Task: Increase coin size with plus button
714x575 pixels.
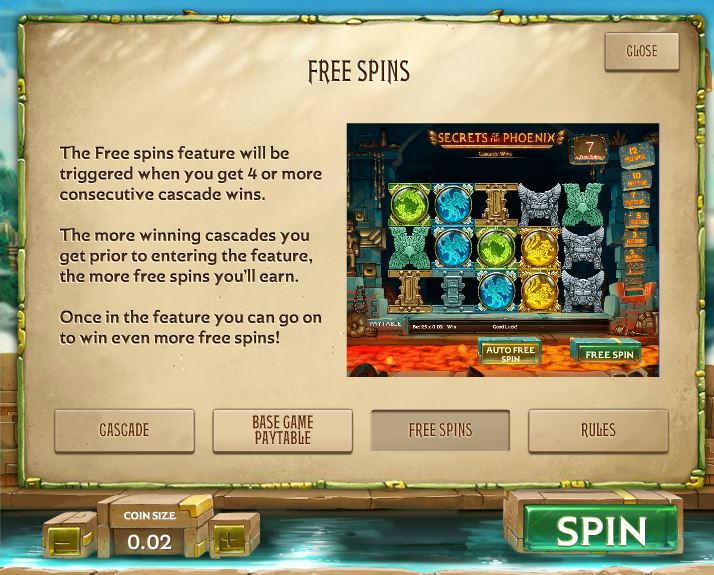Action: tap(231, 533)
